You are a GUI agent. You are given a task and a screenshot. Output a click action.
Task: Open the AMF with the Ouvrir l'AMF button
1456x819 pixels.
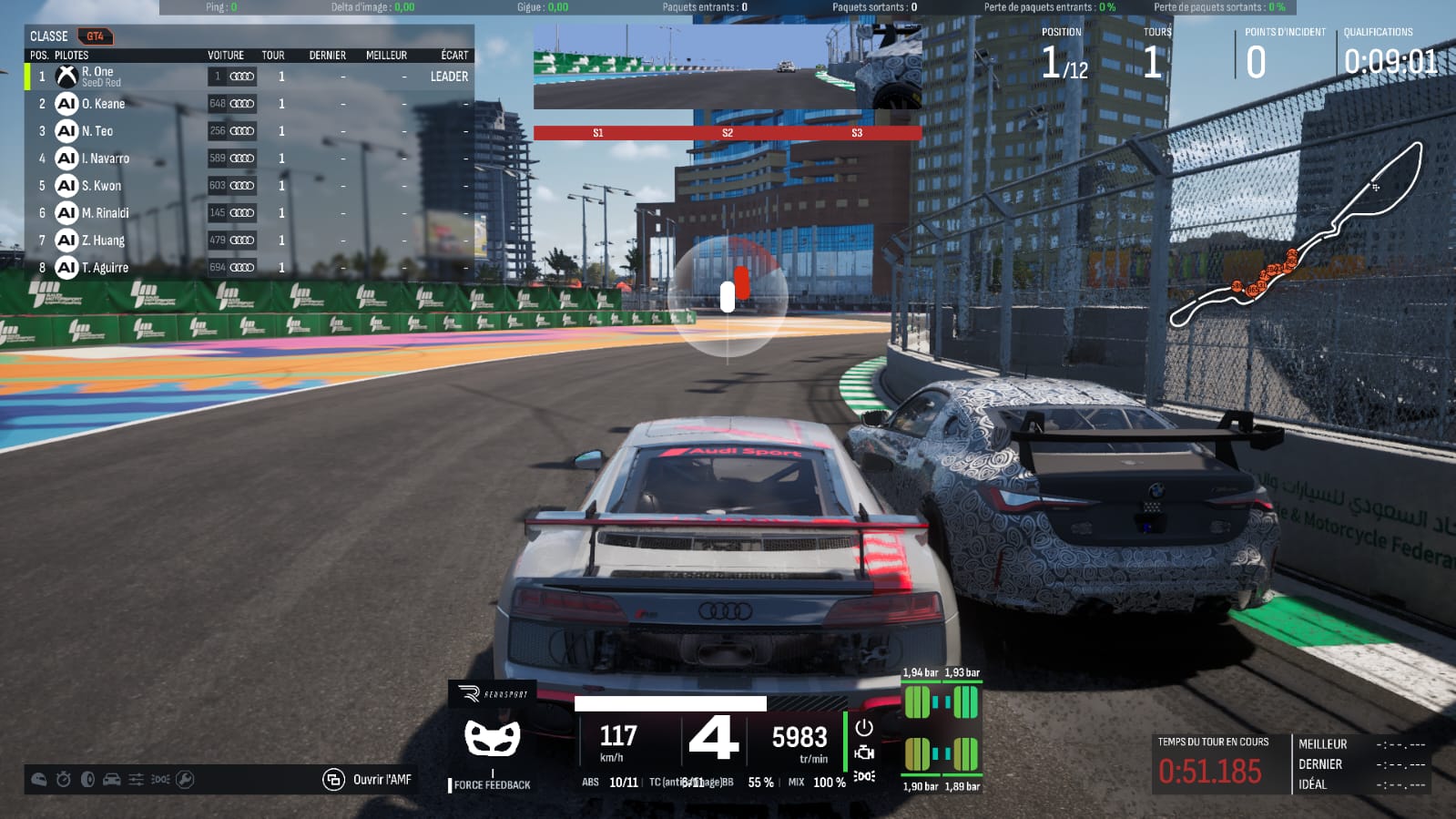(369, 780)
